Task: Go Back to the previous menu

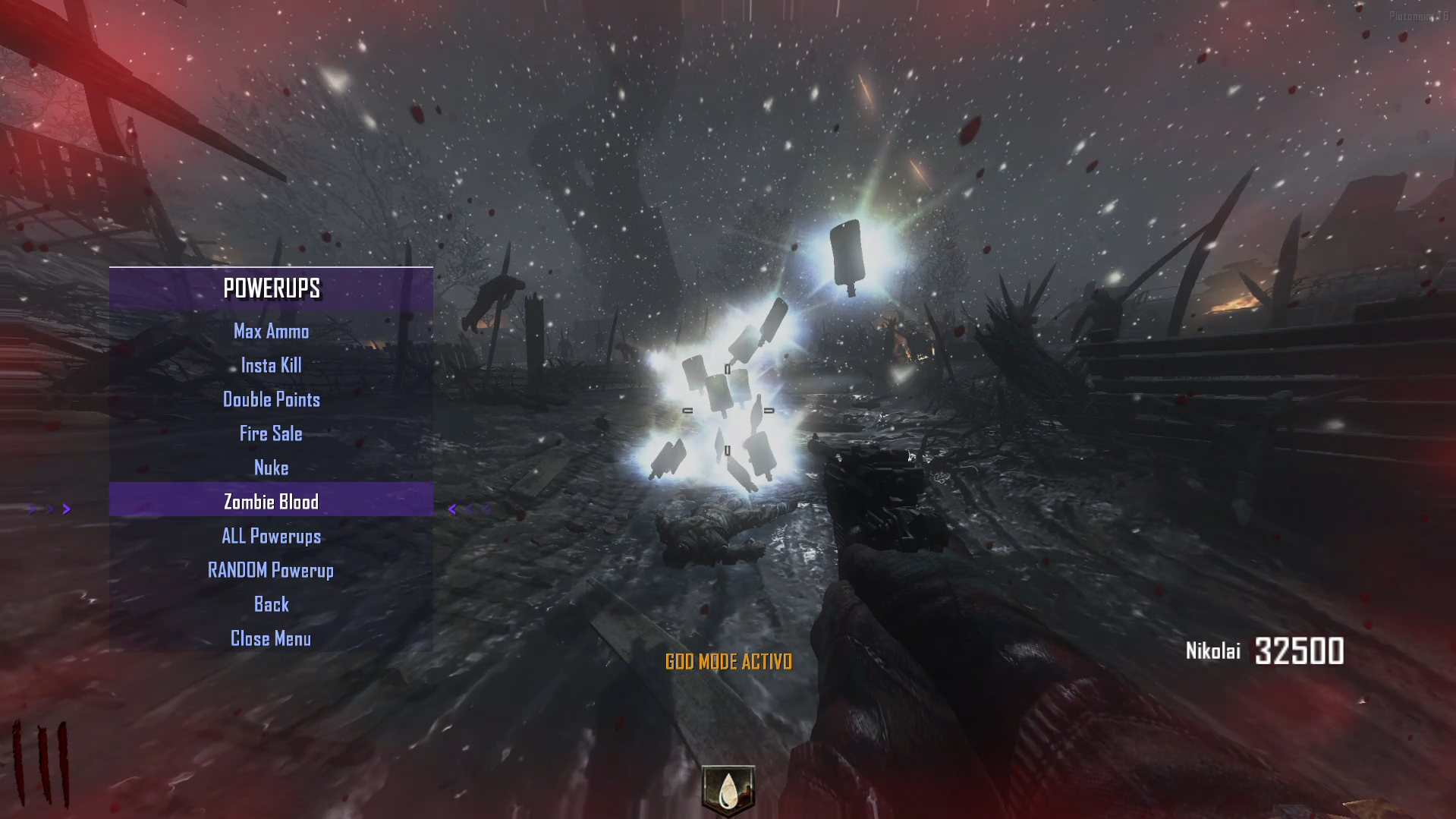Action: 271,605
